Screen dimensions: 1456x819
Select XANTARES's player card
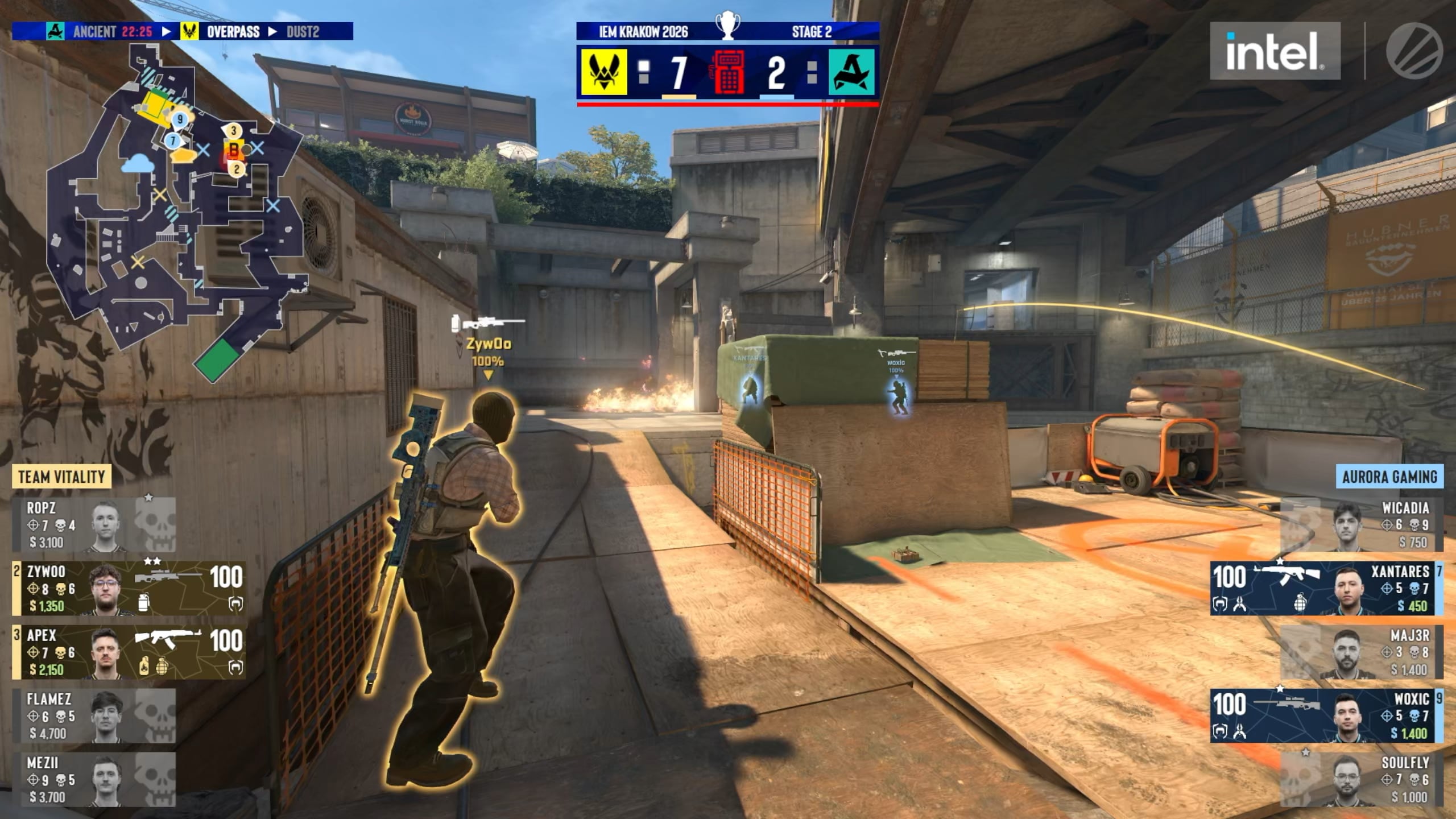click(x=1325, y=588)
